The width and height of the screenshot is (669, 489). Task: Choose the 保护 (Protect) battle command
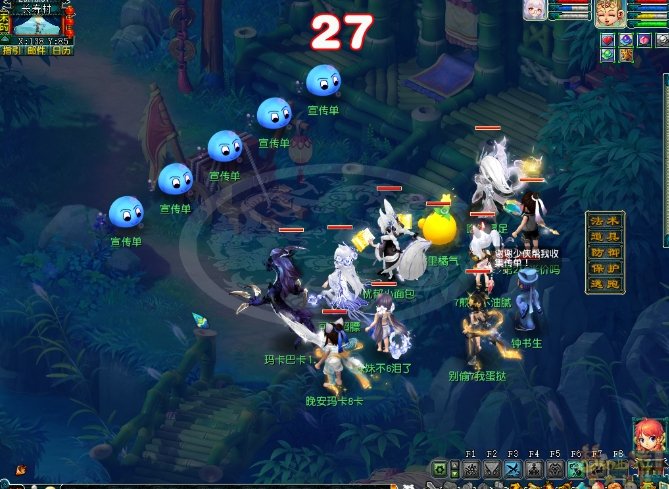pos(605,269)
